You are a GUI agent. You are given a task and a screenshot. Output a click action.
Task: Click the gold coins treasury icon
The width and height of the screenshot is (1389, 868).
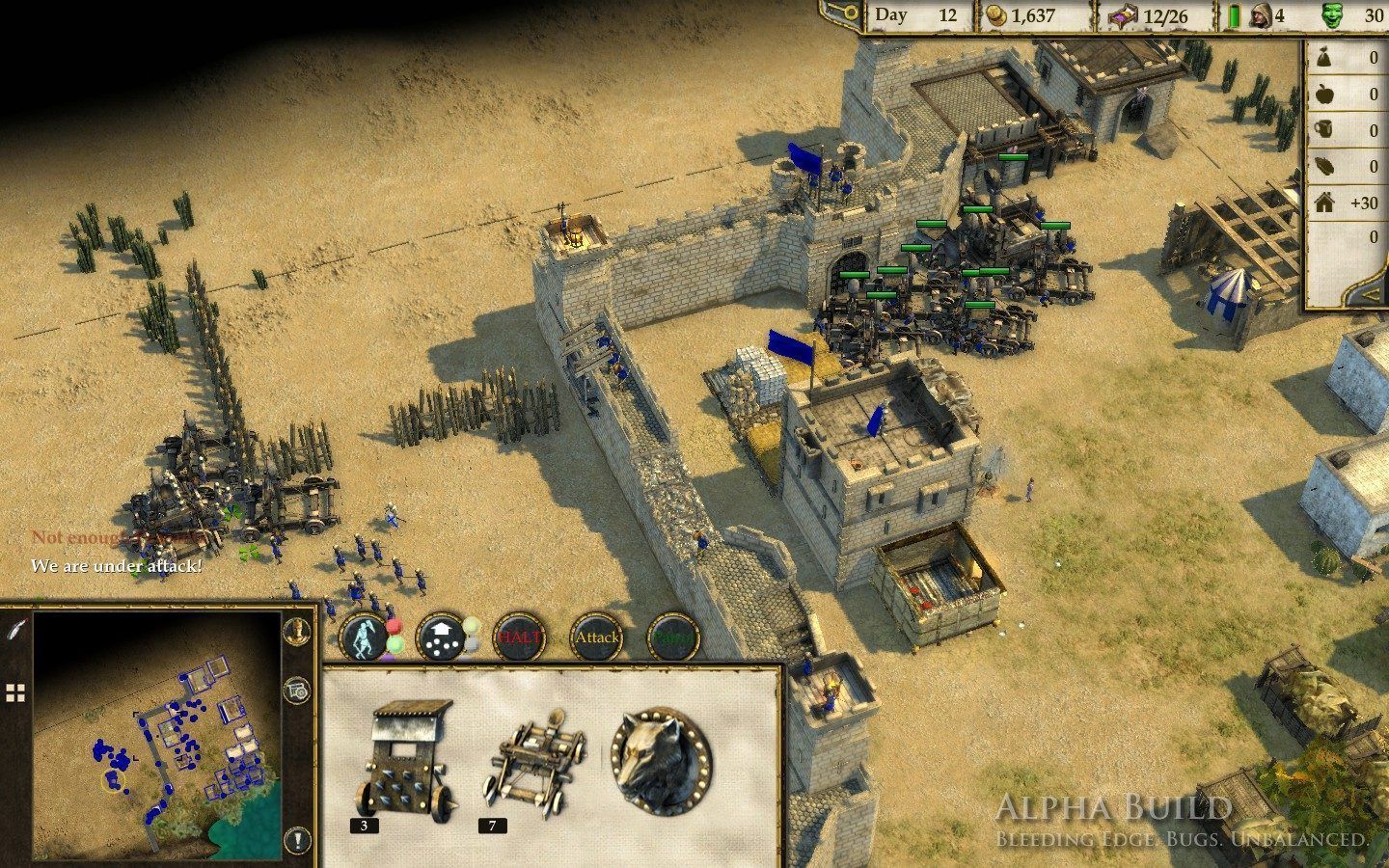point(995,16)
